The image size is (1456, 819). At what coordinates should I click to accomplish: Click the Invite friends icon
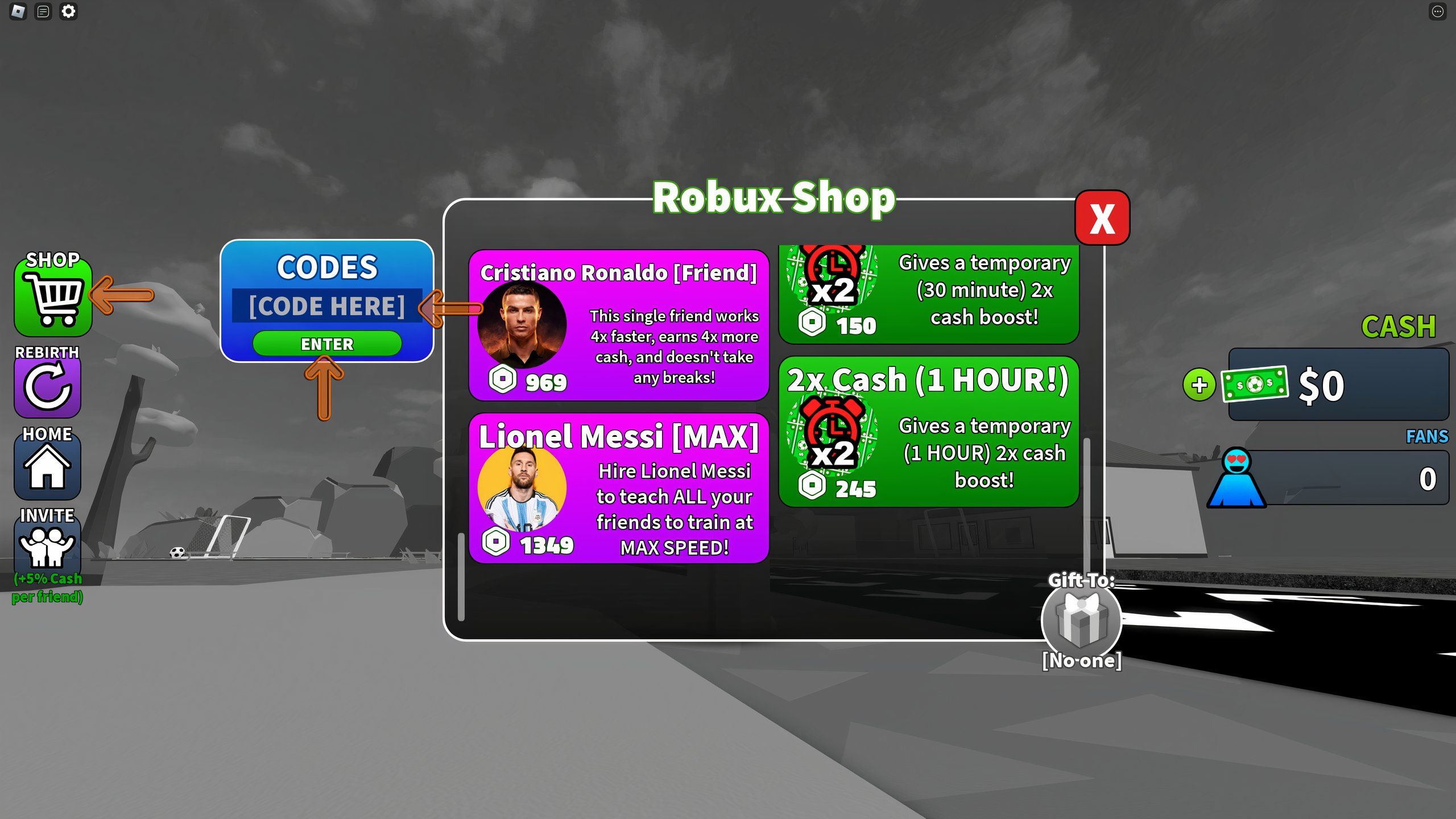pyautogui.click(x=48, y=547)
